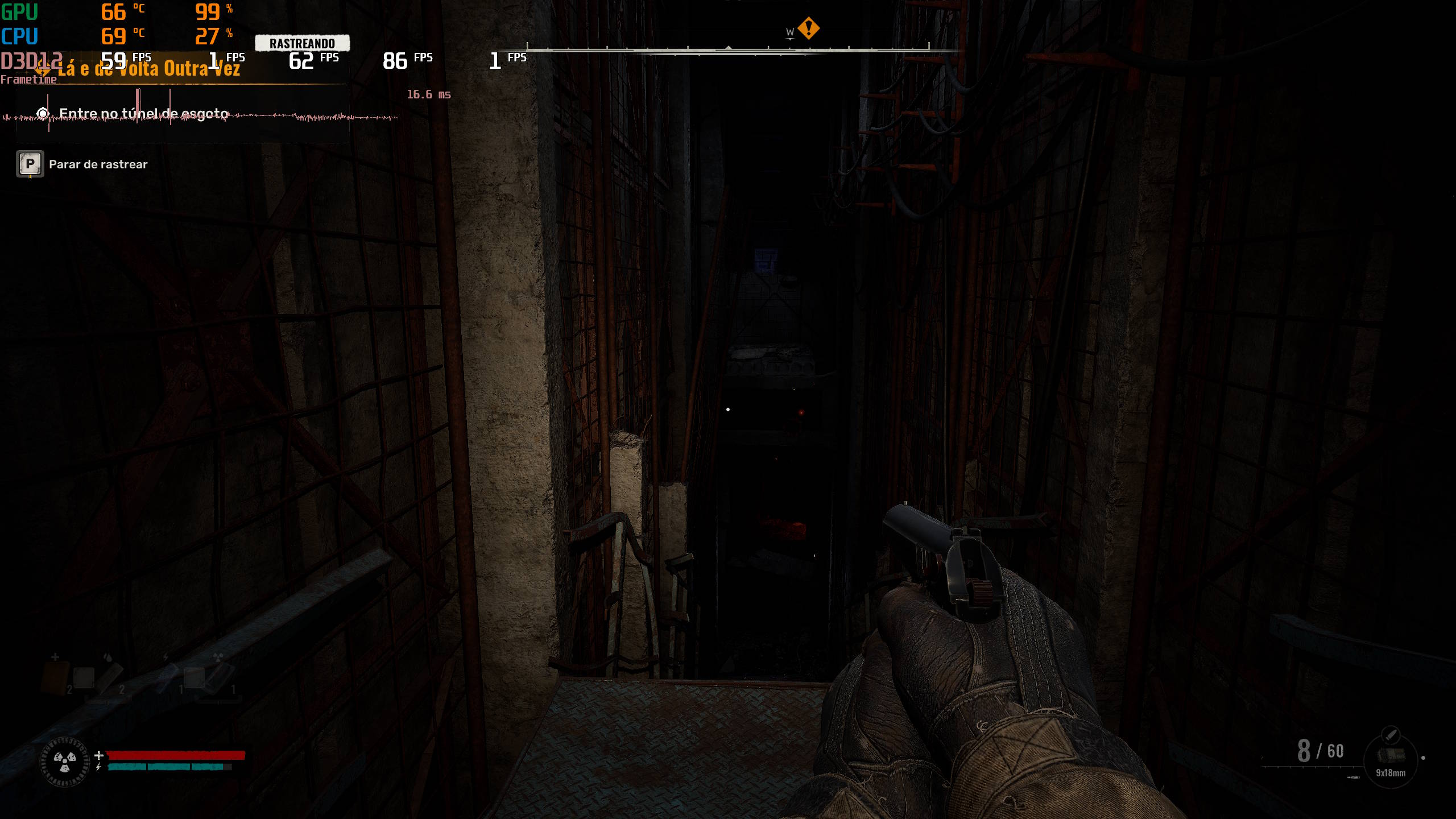
Task: Click the RASTREANDO tracking badge
Action: (302, 43)
